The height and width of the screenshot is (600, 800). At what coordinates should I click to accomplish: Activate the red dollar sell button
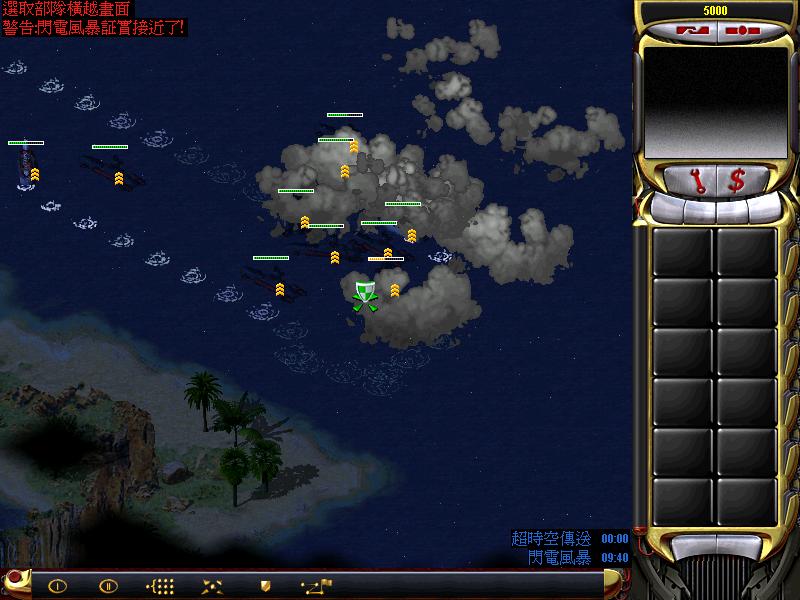pos(737,181)
